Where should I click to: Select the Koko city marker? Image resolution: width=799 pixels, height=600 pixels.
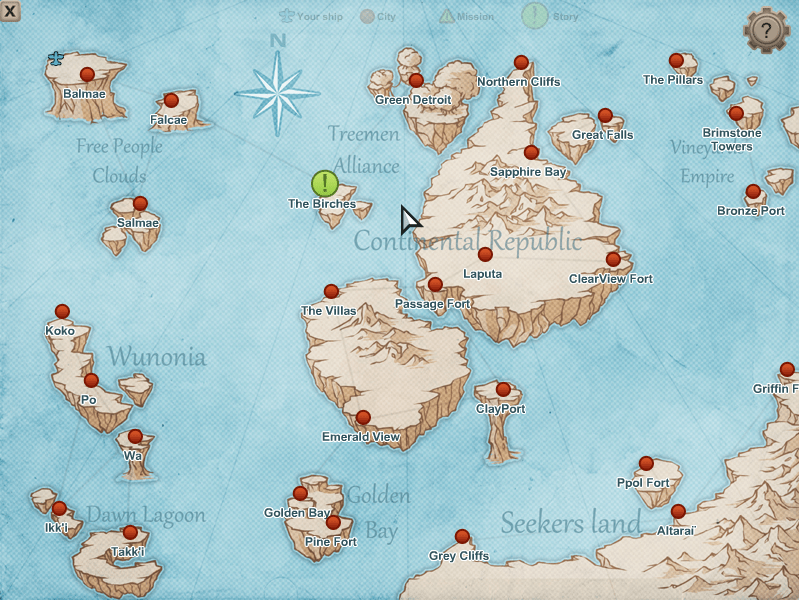click(x=62, y=311)
